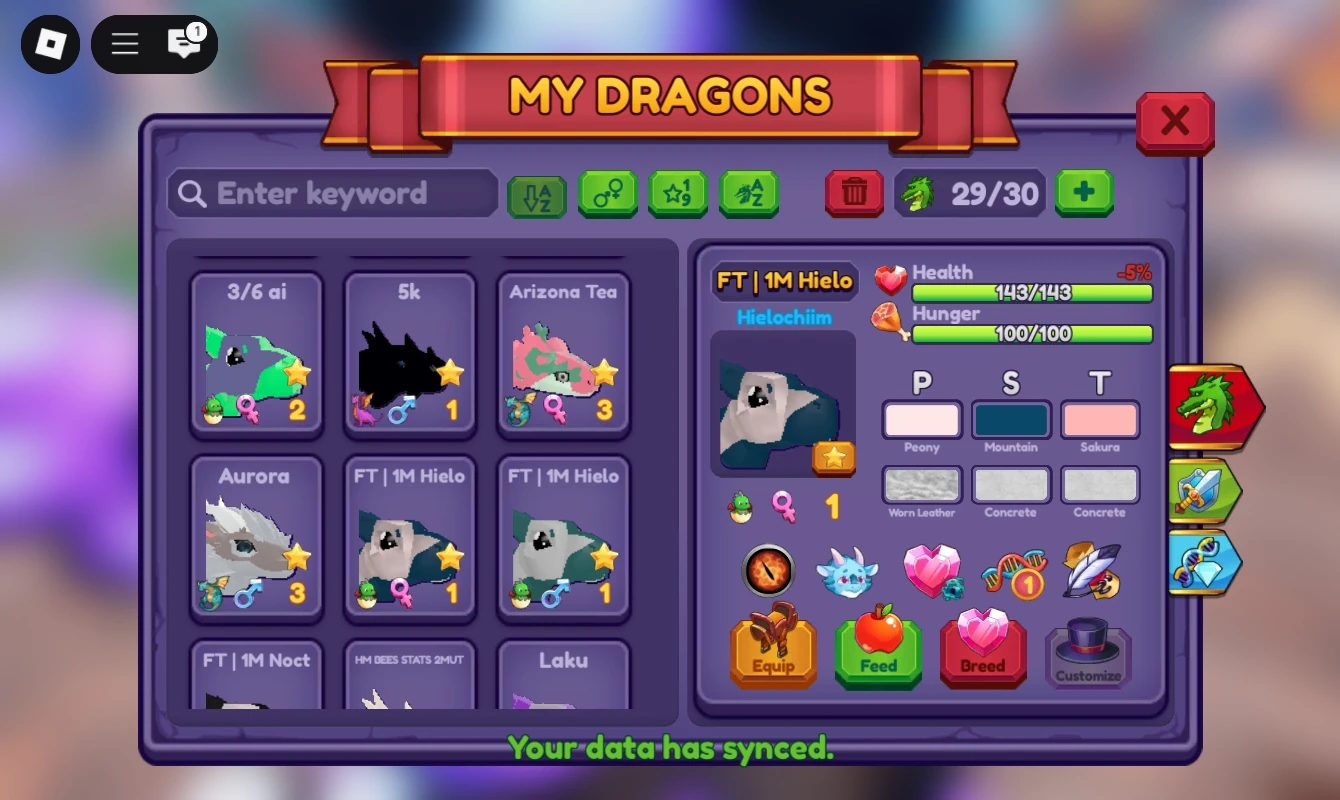Filter dragons by gender
This screenshot has width=1340, height=800.
pos(608,193)
